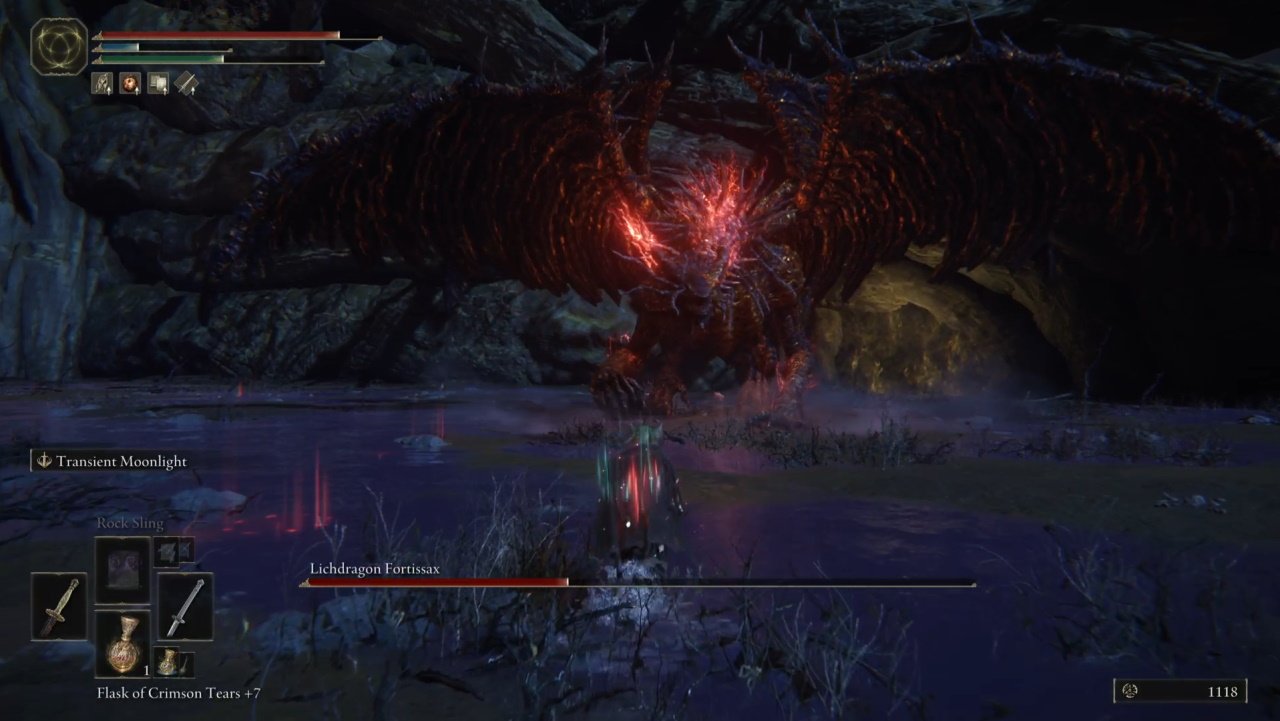The width and height of the screenshot is (1280, 721).
Task: Select the Transient Moonlight skill label
Action: pyautogui.click(x=112, y=461)
